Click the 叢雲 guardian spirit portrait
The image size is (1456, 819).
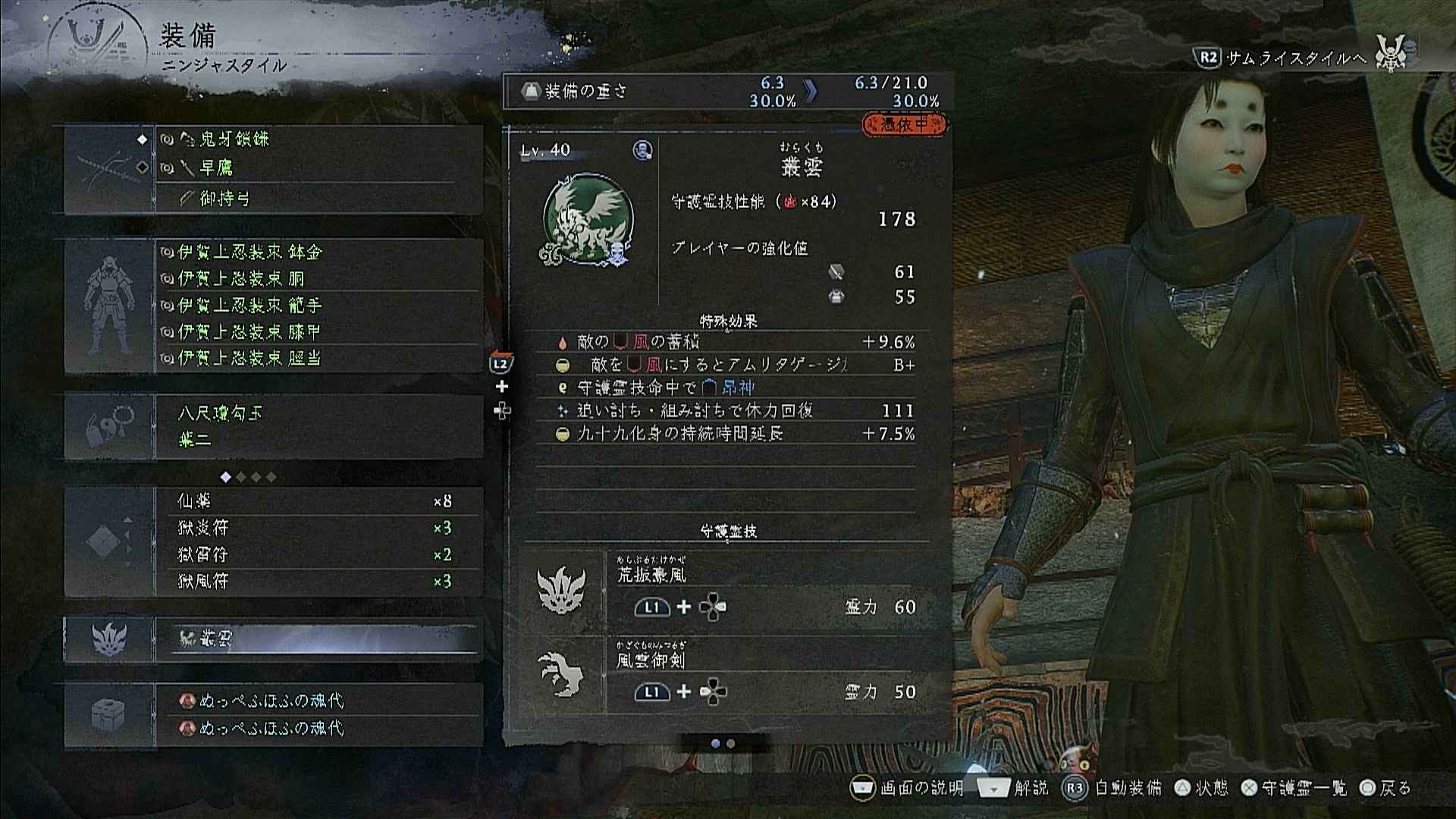click(x=587, y=220)
